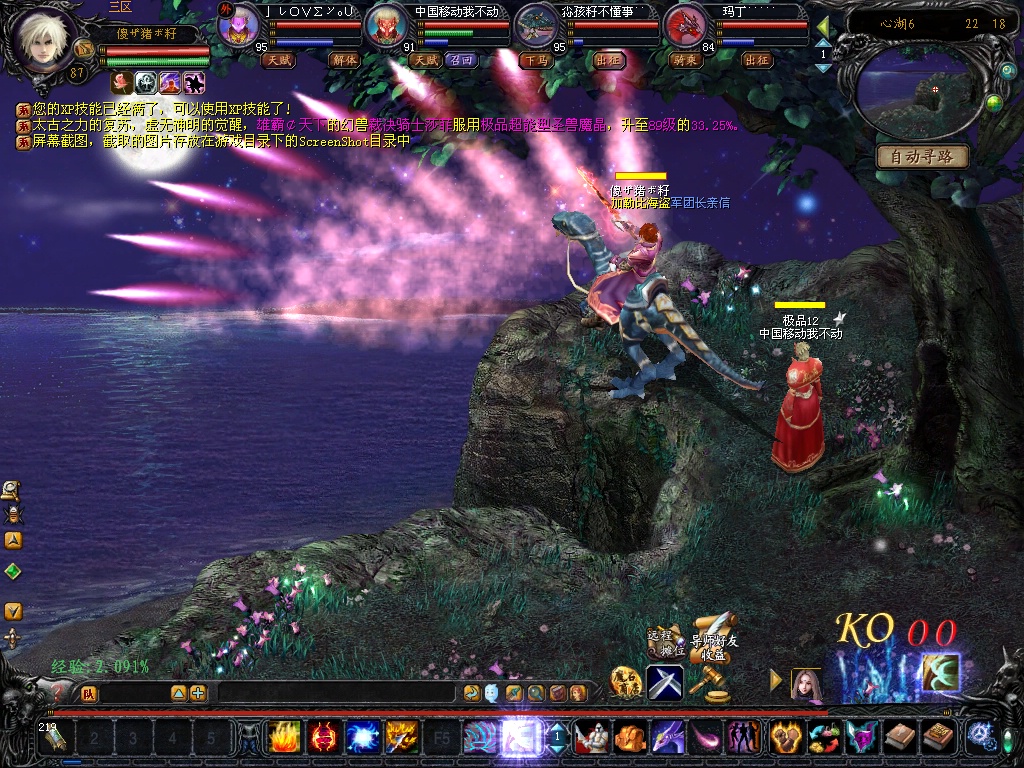Viewport: 1024px width, 768px height.
Task: Recall the pet with the 召回 button
Action: coord(463,60)
